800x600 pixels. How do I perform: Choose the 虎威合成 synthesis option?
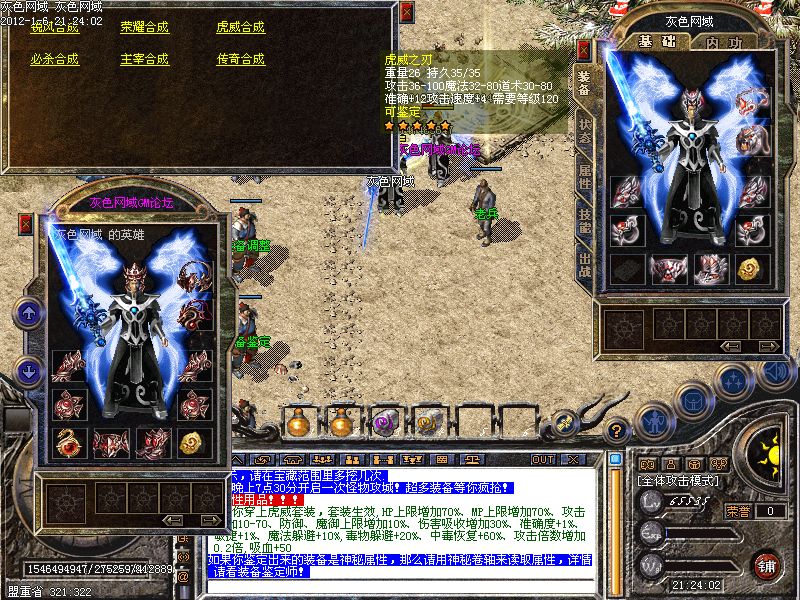[x=240, y=28]
